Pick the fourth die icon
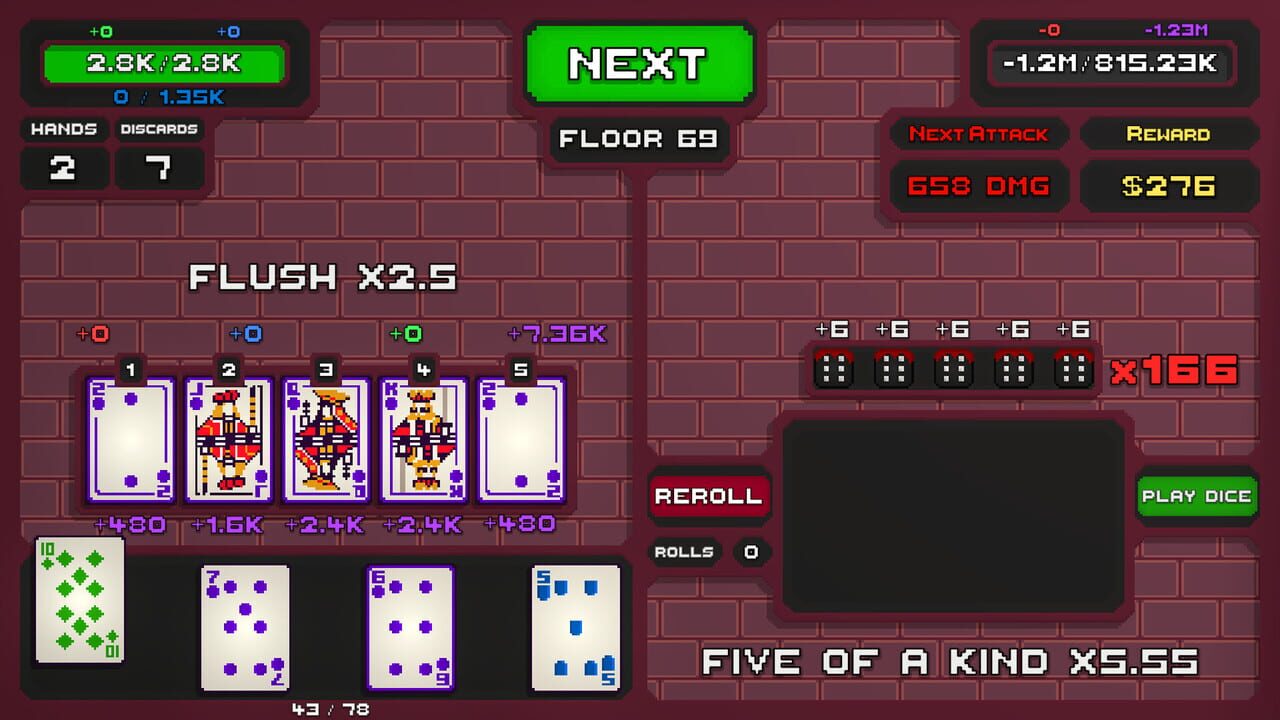This screenshot has width=1280, height=720. [x=1013, y=368]
